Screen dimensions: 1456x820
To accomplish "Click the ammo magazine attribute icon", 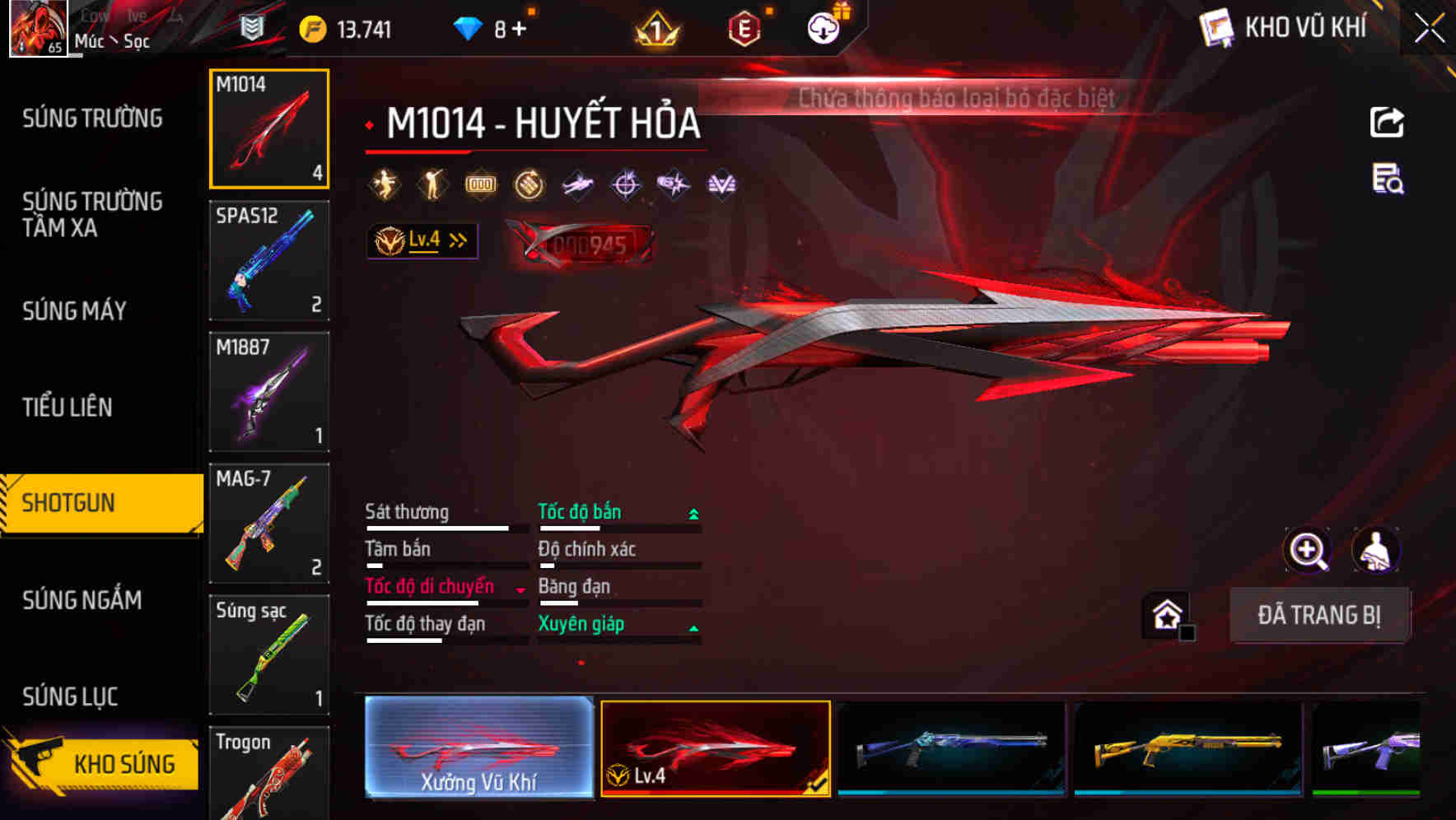I will click(480, 183).
